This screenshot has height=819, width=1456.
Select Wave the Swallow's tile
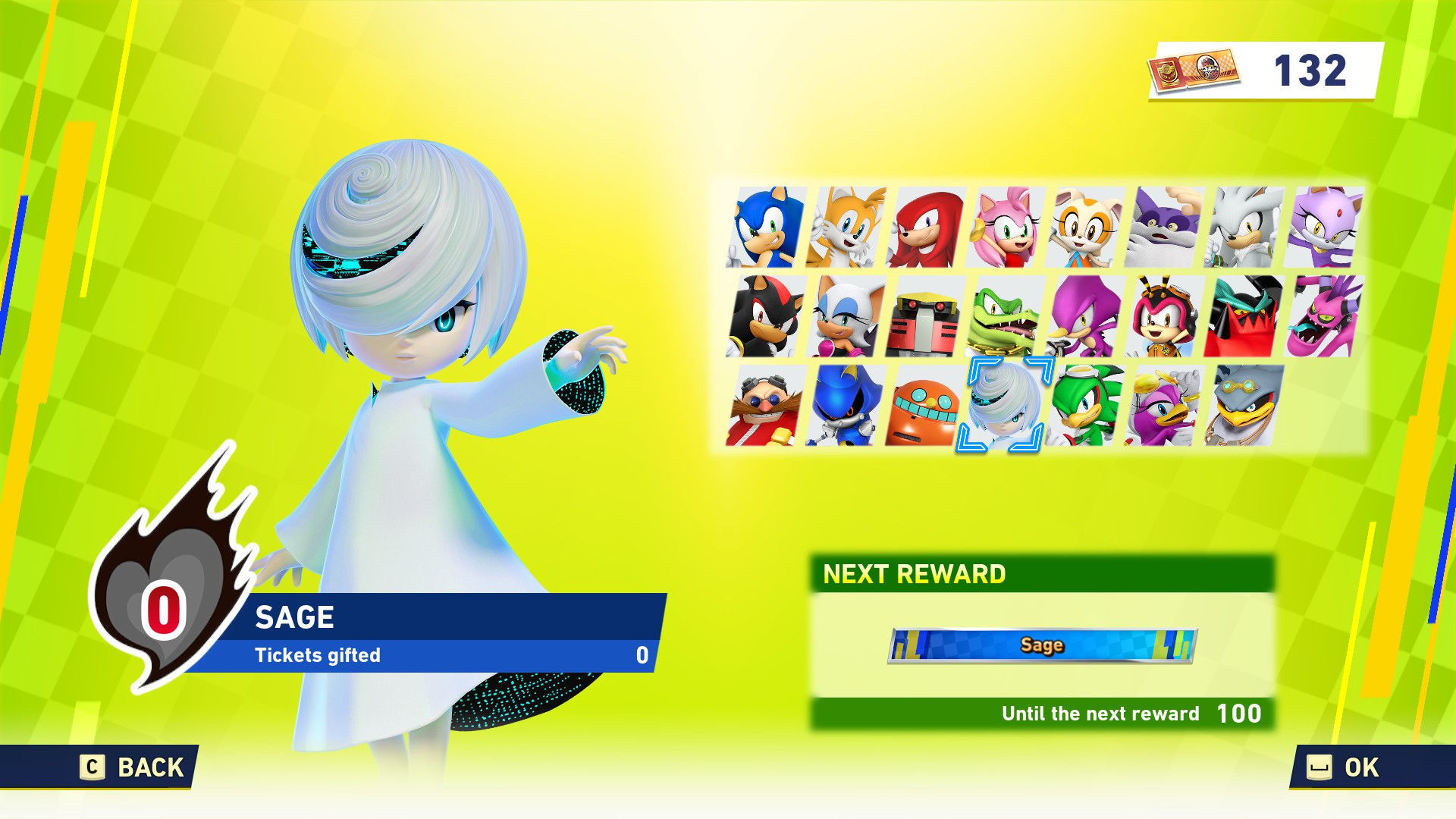[1165, 406]
